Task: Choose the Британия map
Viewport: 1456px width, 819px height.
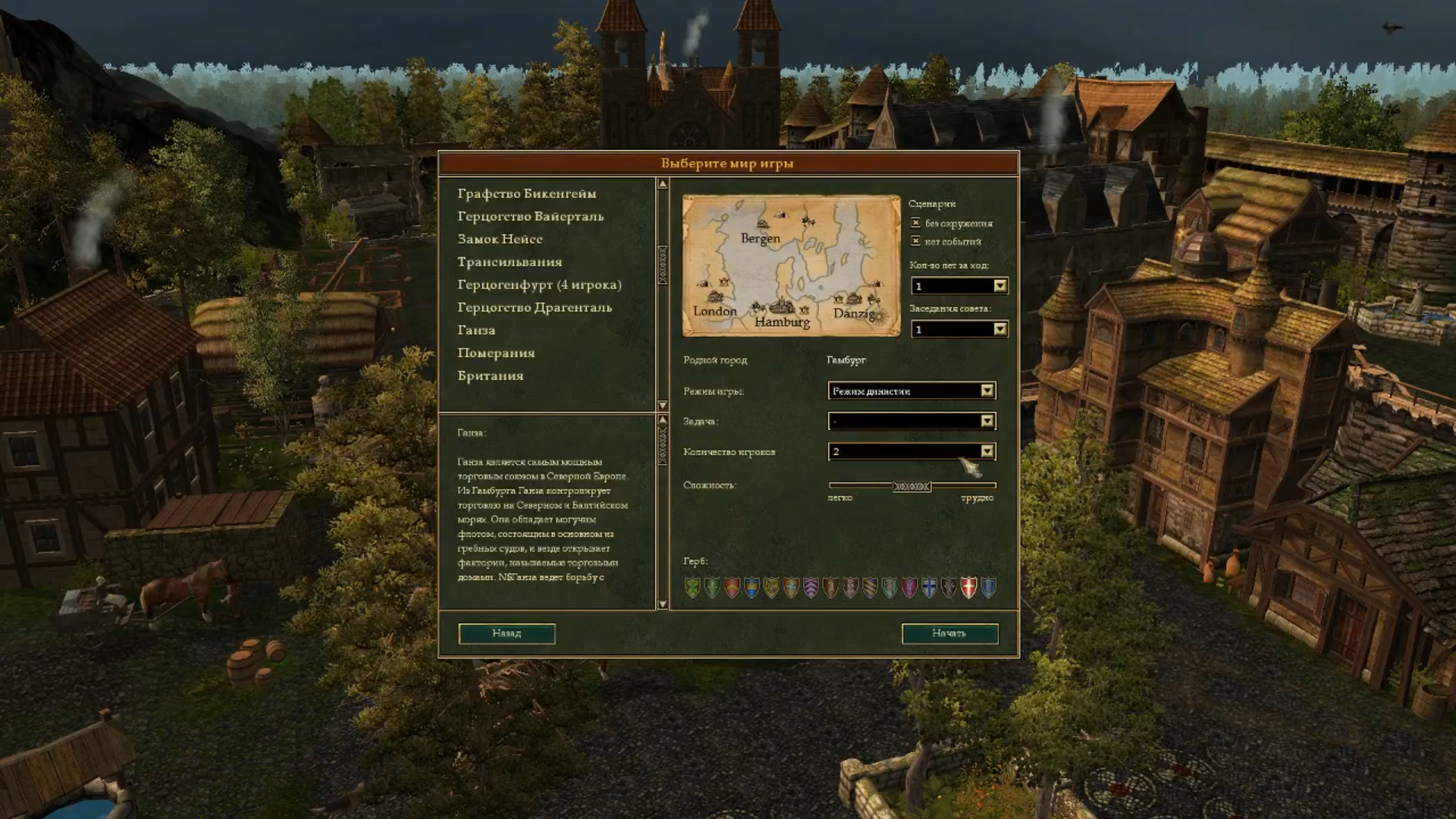Action: point(490,376)
